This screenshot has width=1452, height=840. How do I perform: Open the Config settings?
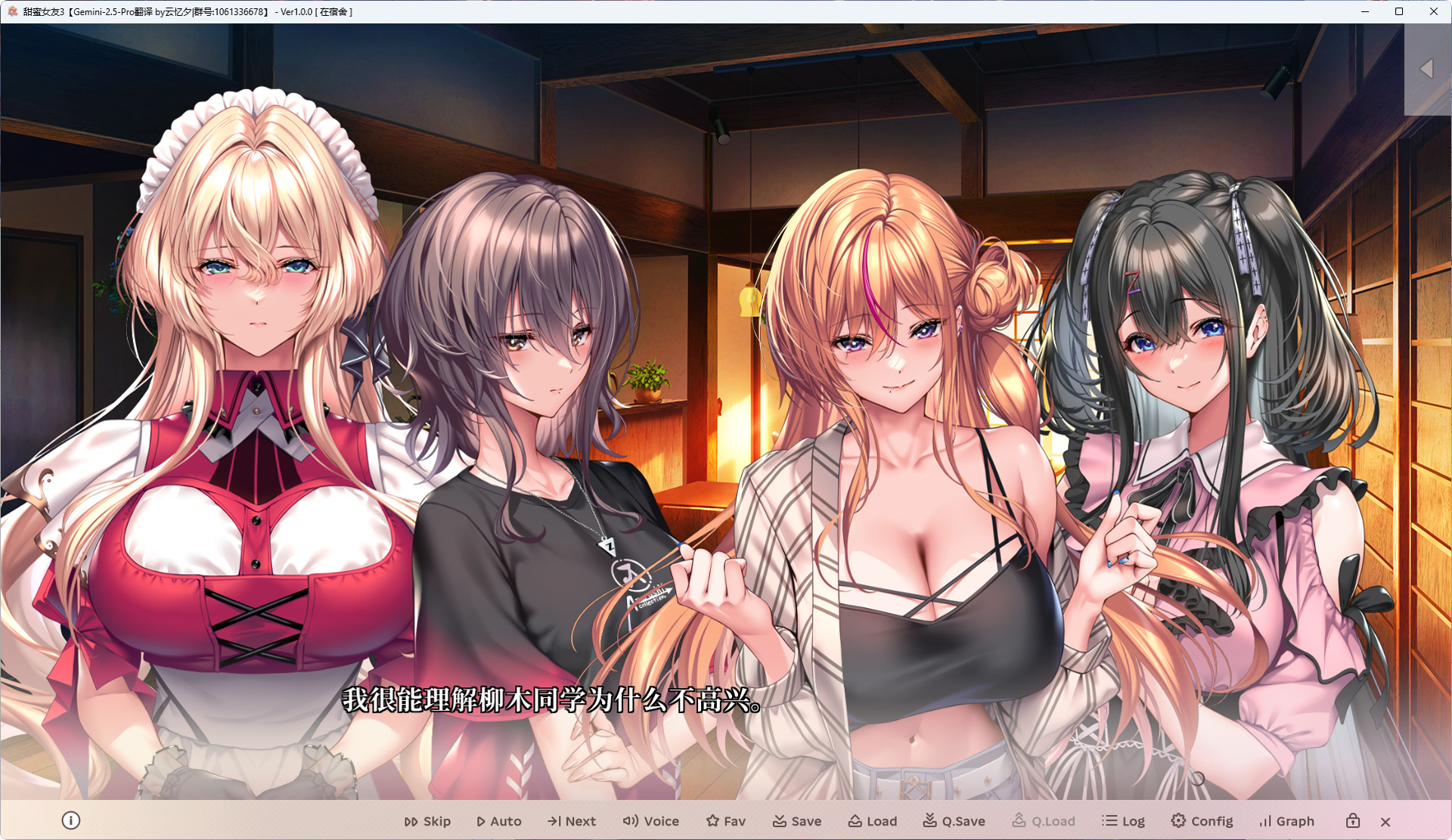click(x=1202, y=821)
